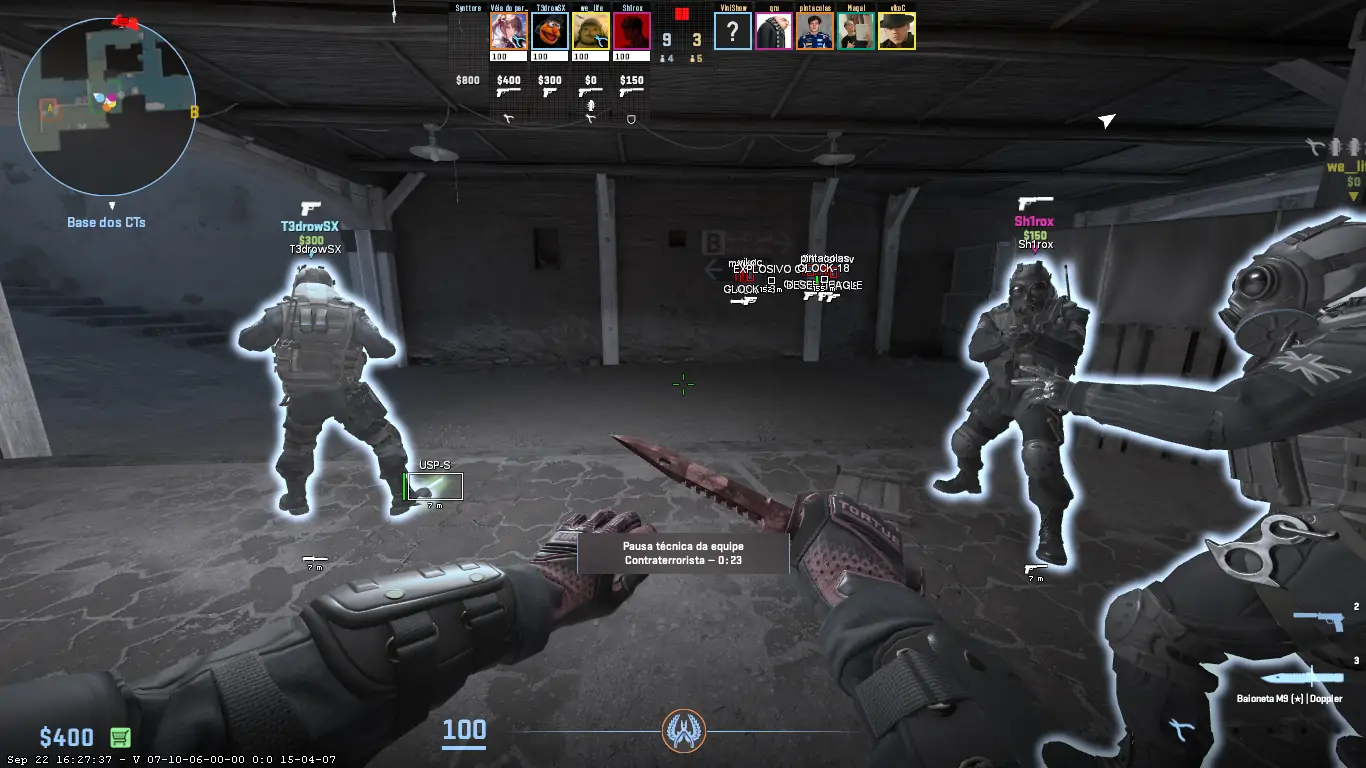Select gru's avatar on the enemy team
Viewport: 1366px width, 768px height.
[x=774, y=31]
